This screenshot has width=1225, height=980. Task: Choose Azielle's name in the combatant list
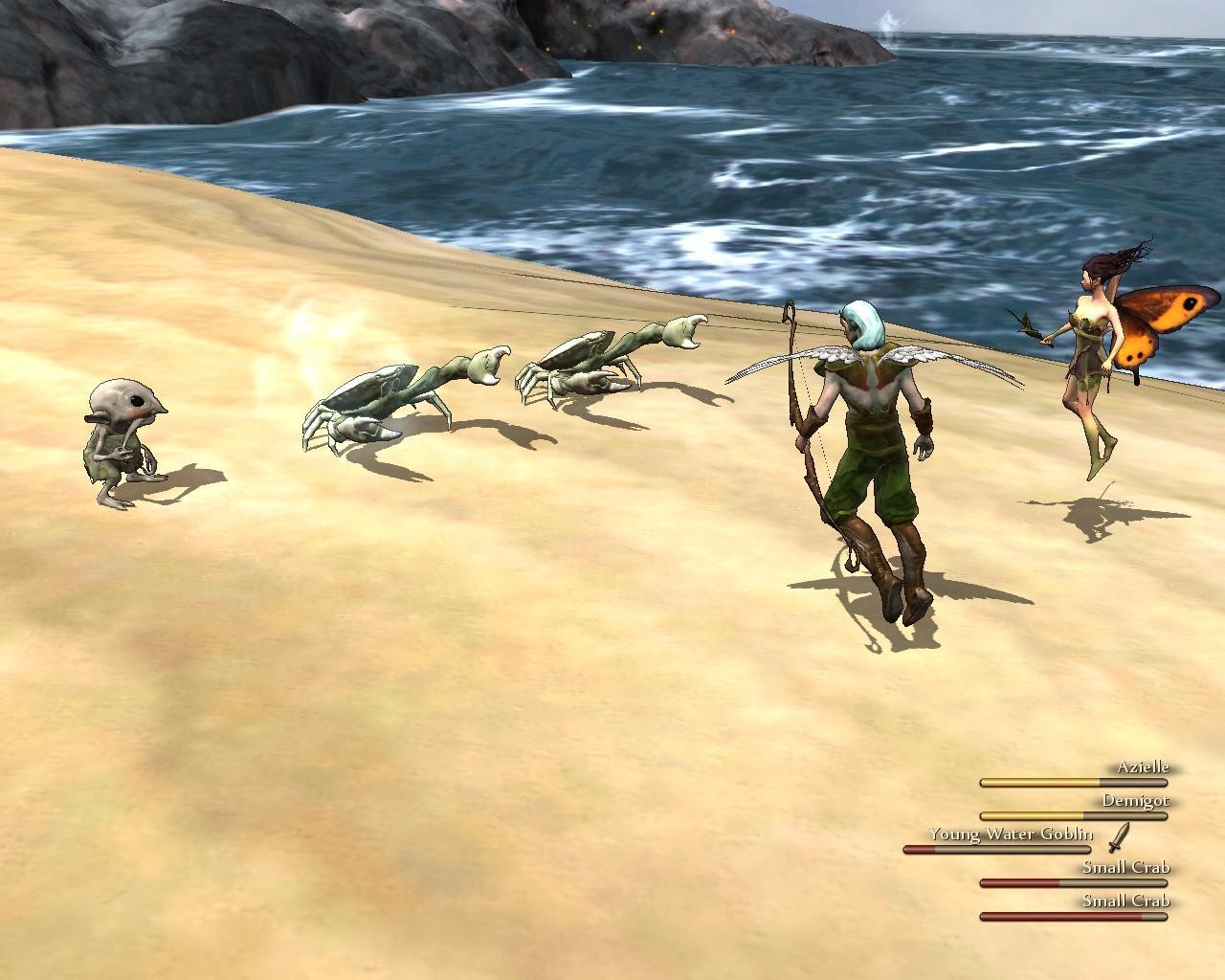point(1143,768)
